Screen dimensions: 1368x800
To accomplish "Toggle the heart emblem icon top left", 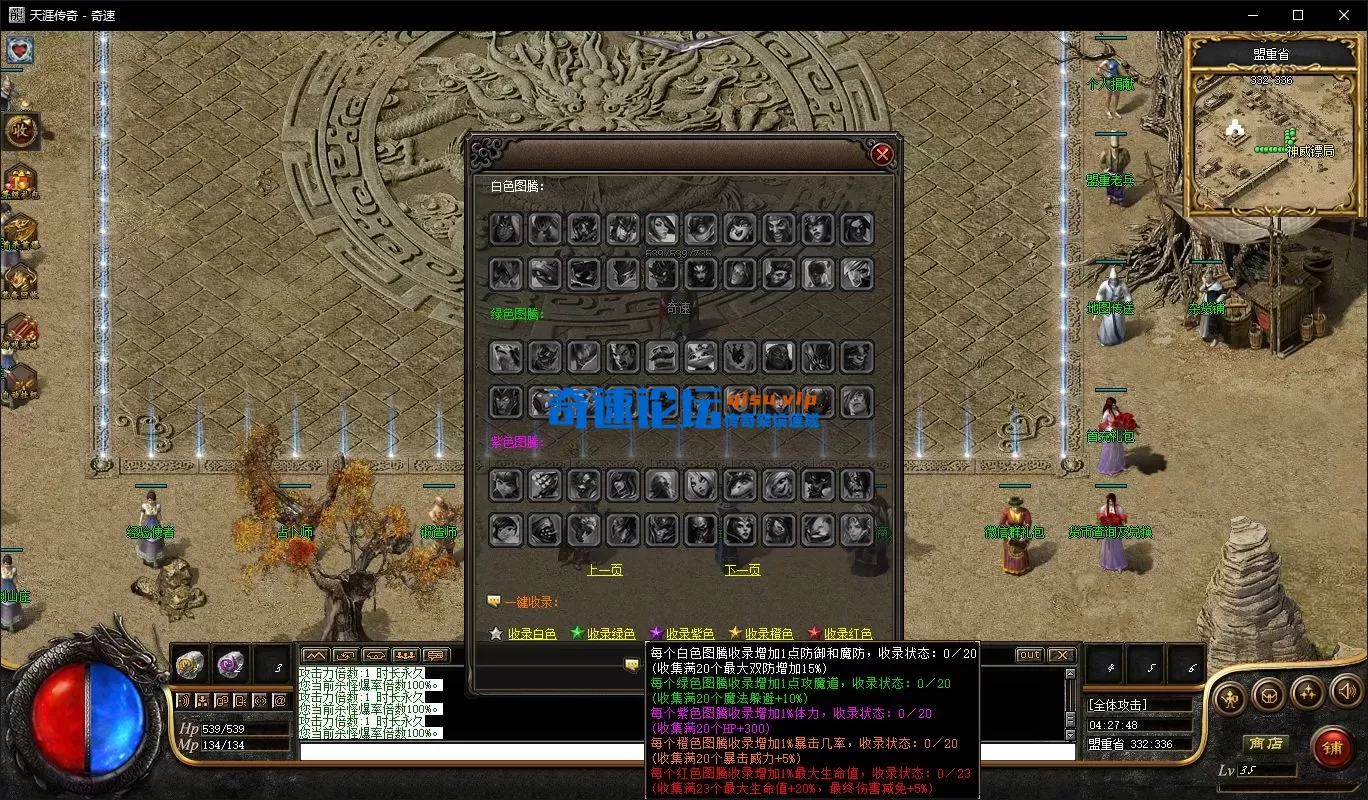I will tap(22, 51).
